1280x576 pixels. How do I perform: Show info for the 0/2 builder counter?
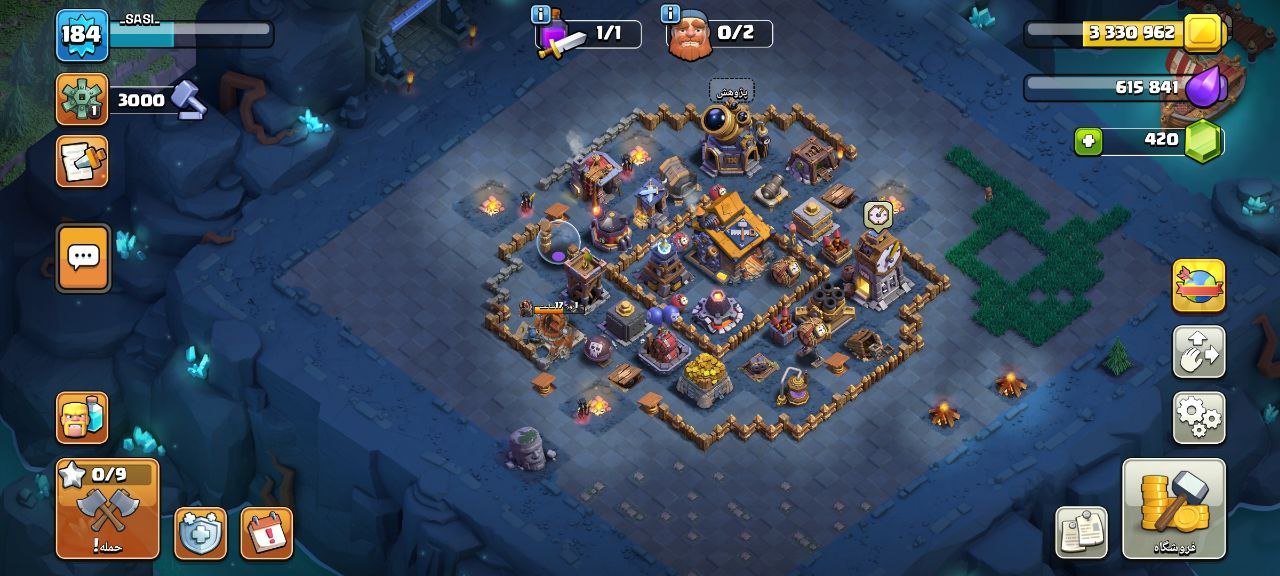click(x=670, y=14)
